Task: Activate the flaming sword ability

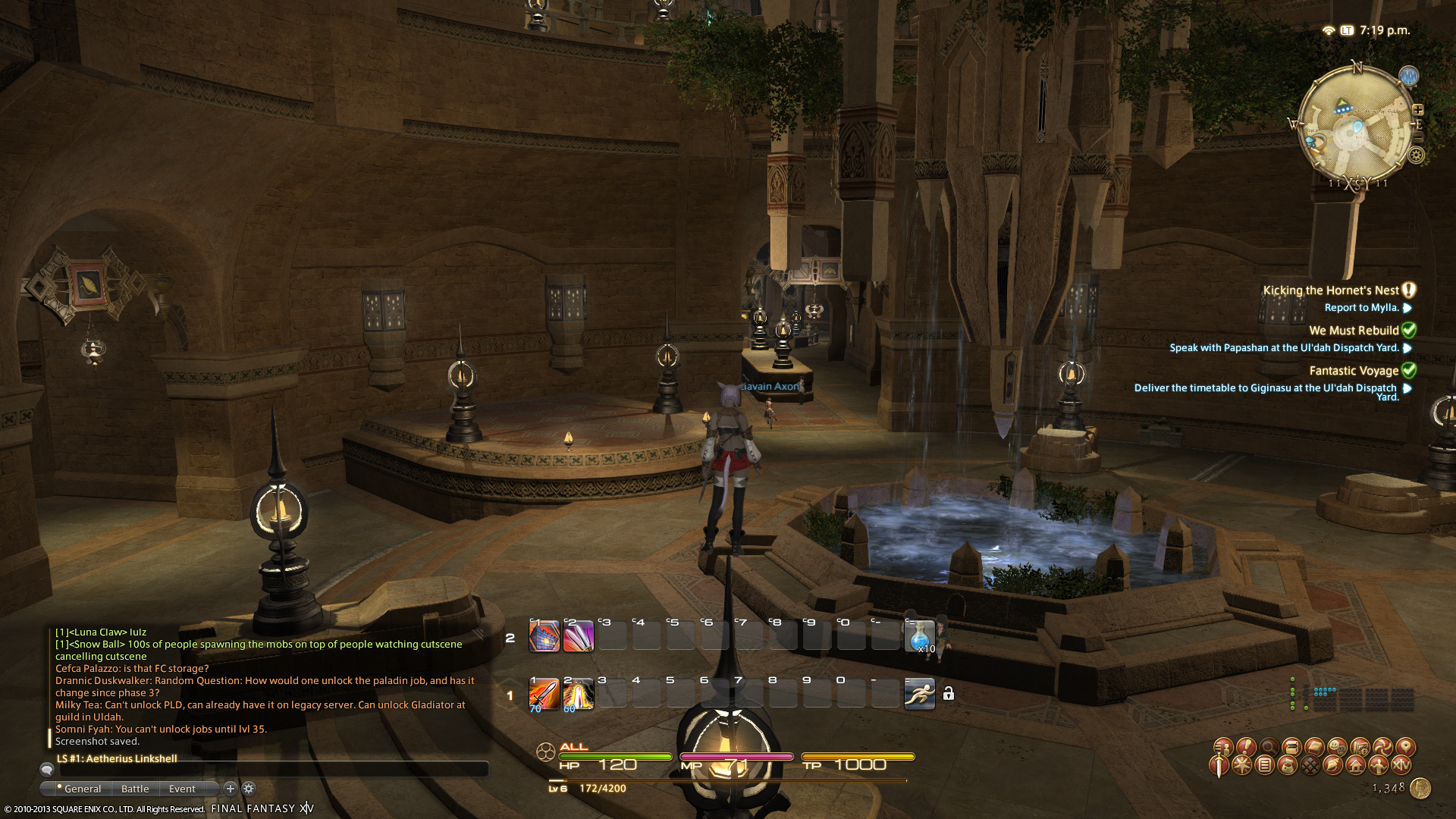Action: coord(544,694)
